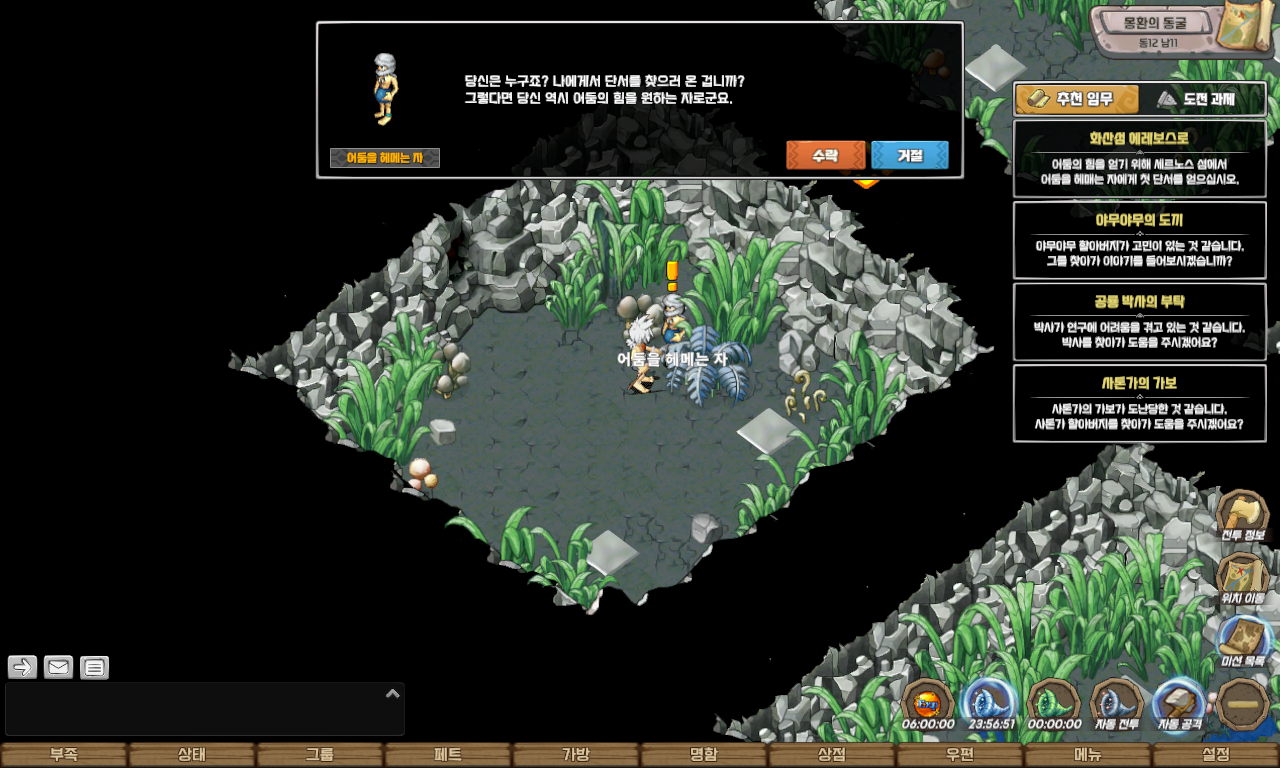Collapse the icon tray with the minus button
The width and height of the screenshot is (1280, 768).
click(x=1243, y=704)
